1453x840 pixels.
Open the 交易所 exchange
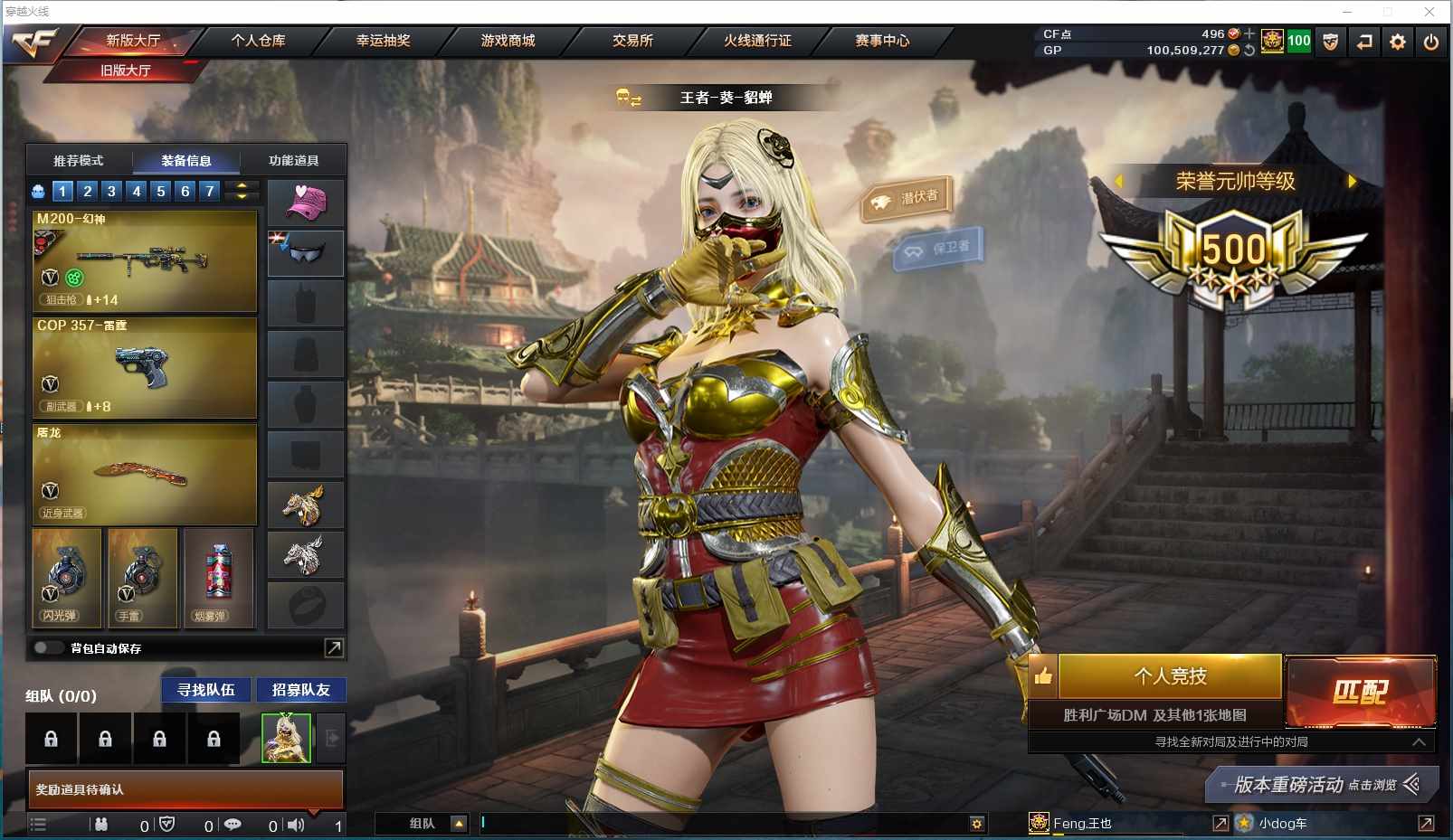coord(632,41)
